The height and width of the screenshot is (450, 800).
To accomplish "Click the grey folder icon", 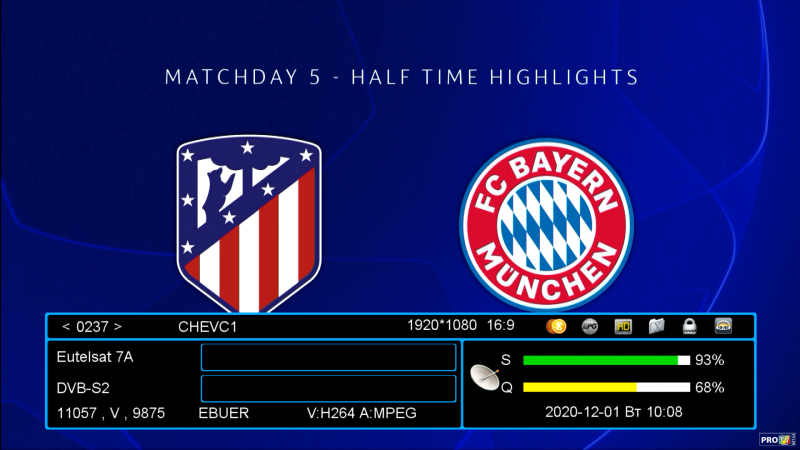I will pos(656,326).
